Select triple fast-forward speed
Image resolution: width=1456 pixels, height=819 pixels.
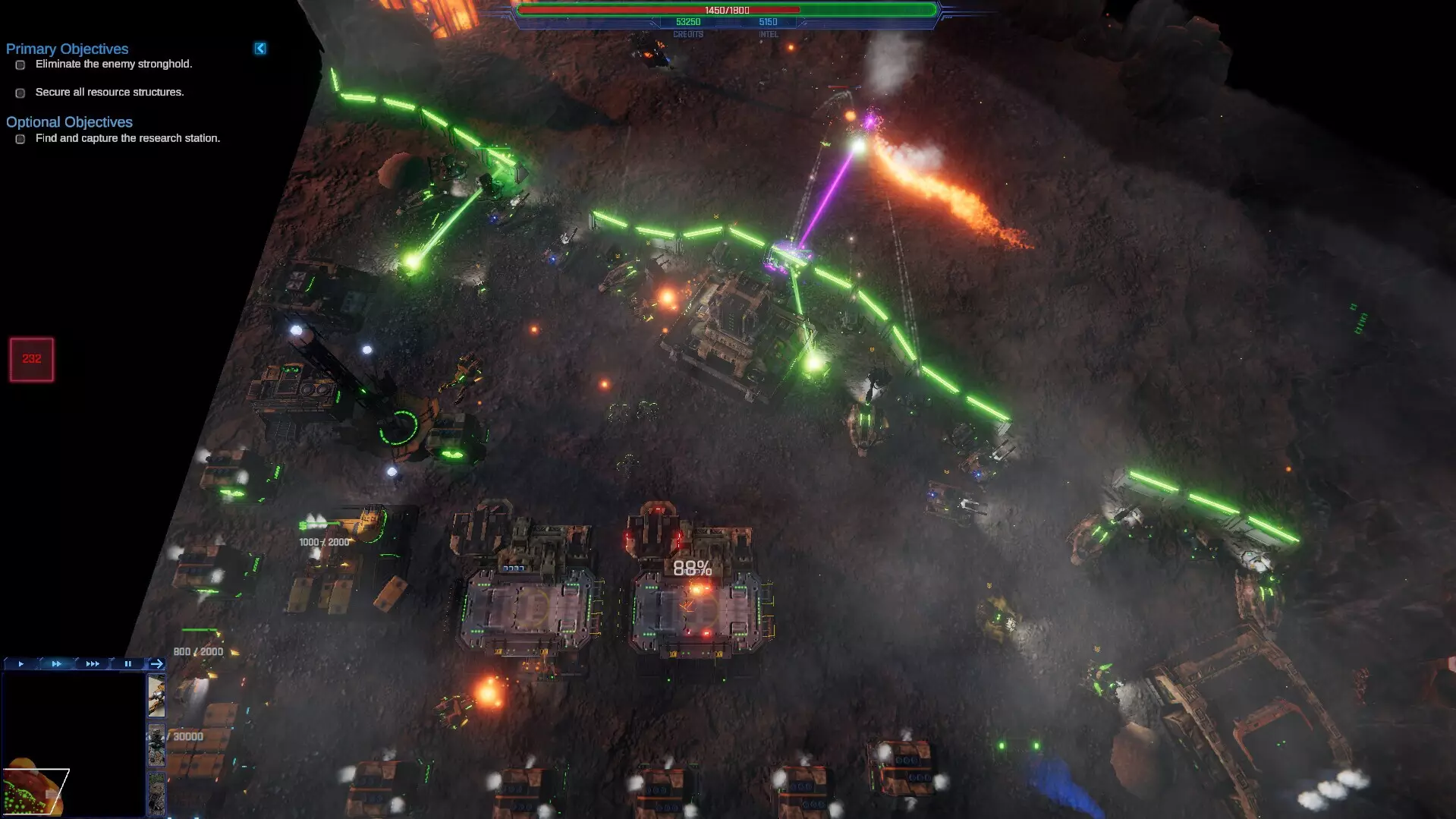tap(93, 664)
